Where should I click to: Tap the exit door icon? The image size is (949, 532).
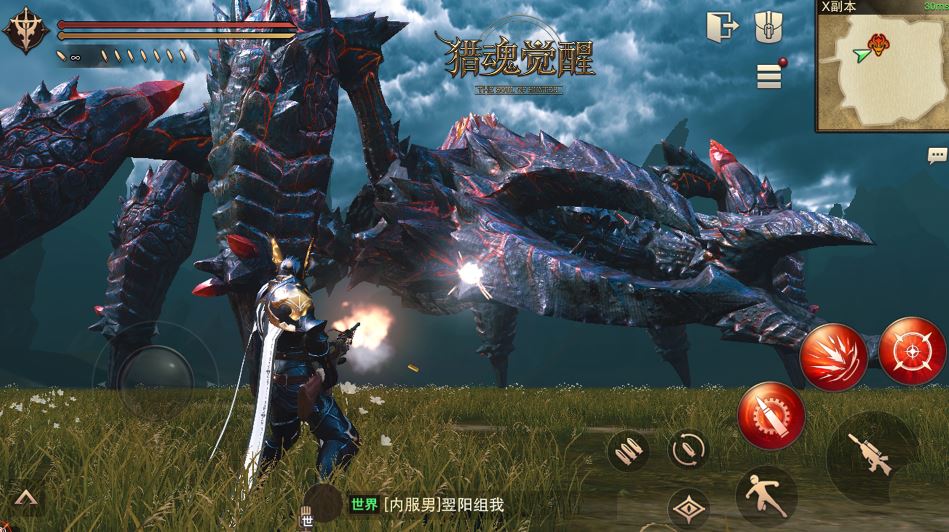point(720,27)
